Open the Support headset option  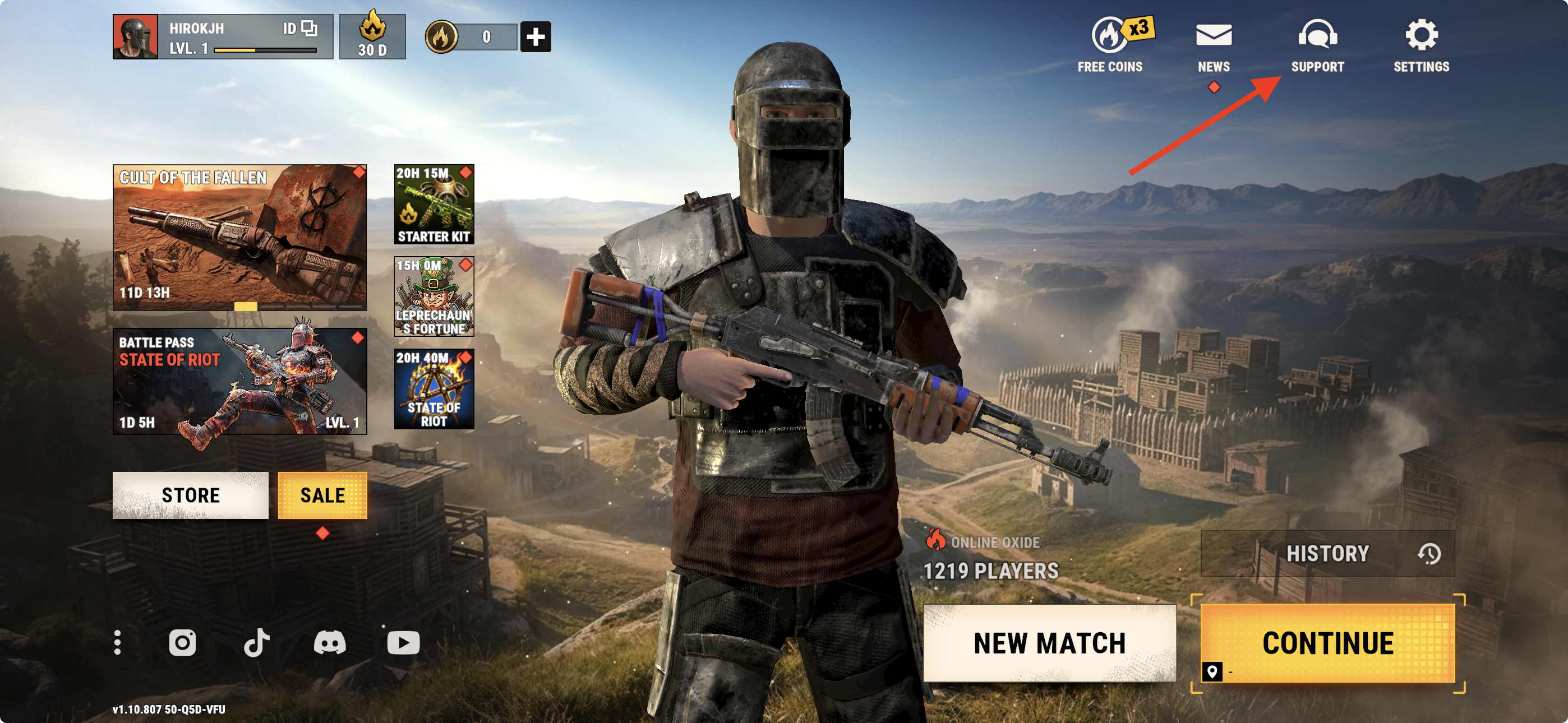coord(1317,44)
